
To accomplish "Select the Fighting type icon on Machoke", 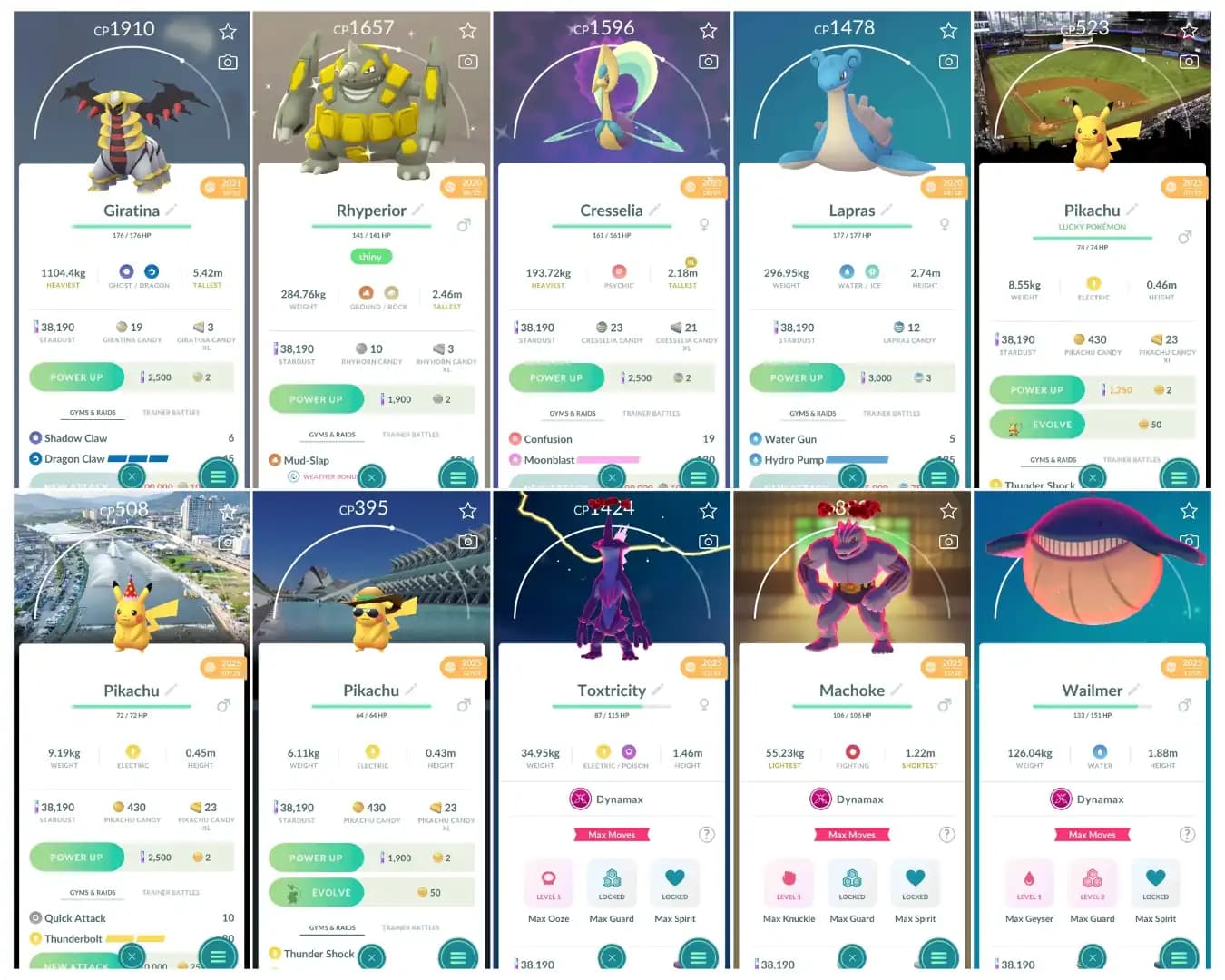I will coord(852,753).
